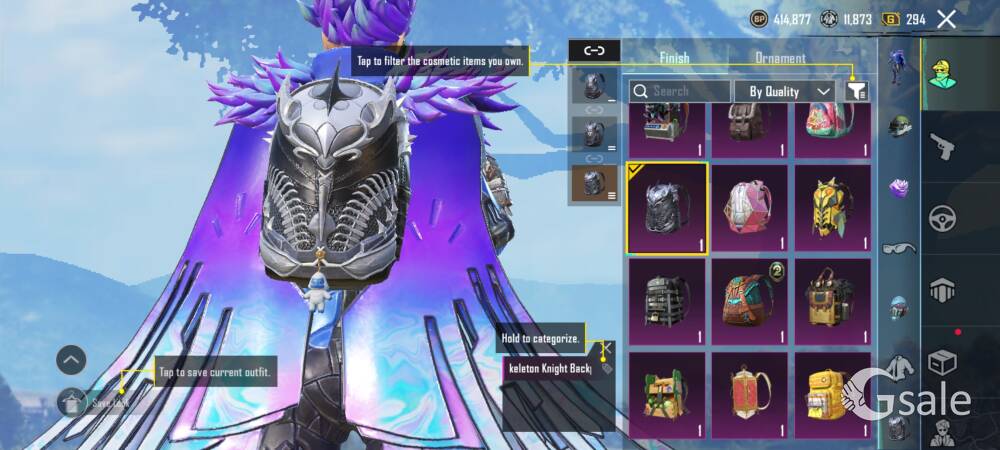1000x450 pixels.
Task: Toggle the owned-items filter funnel icon
Action: point(856,91)
